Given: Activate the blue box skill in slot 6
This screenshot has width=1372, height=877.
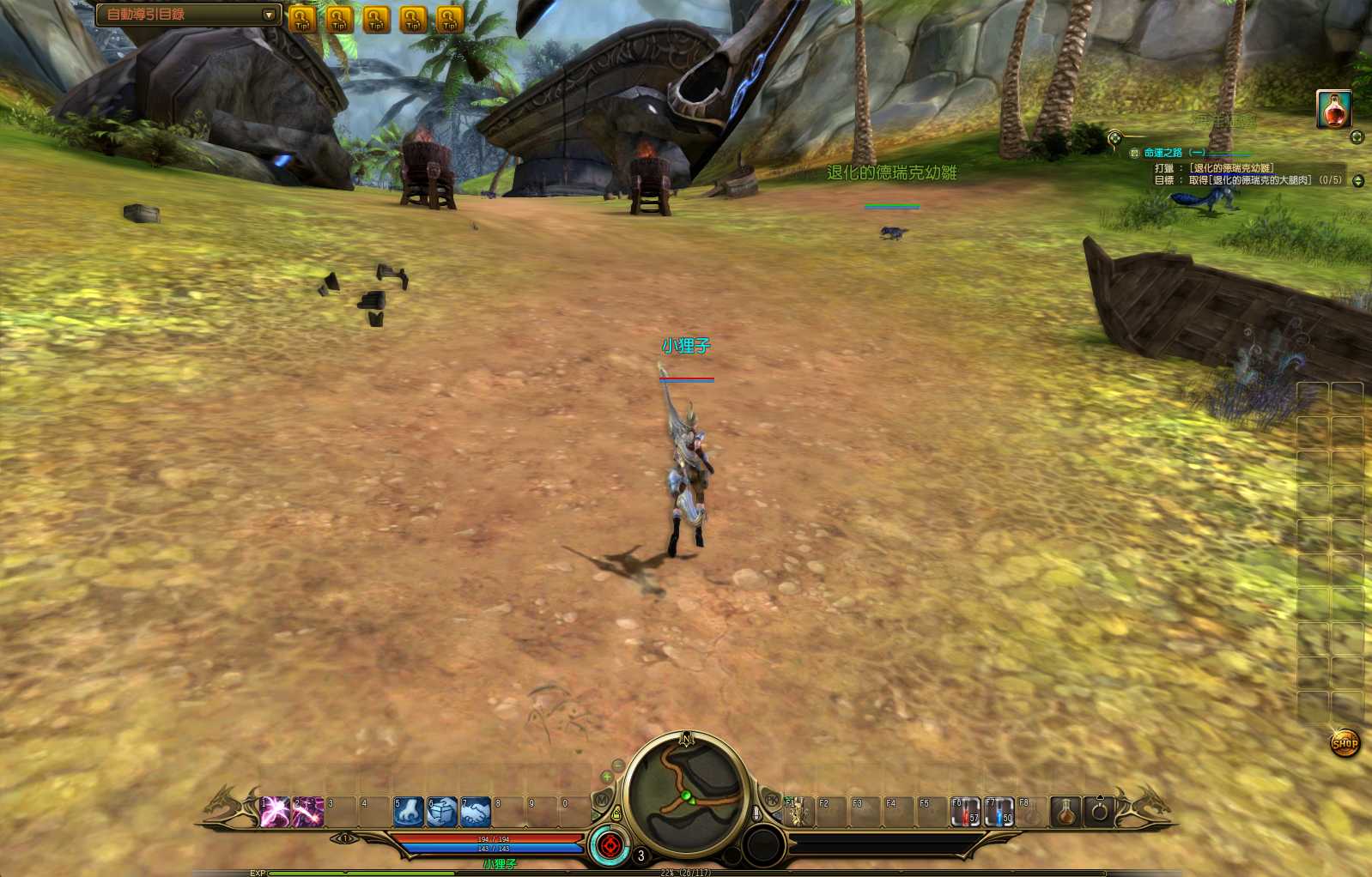Looking at the screenshot, I should 442,811.
